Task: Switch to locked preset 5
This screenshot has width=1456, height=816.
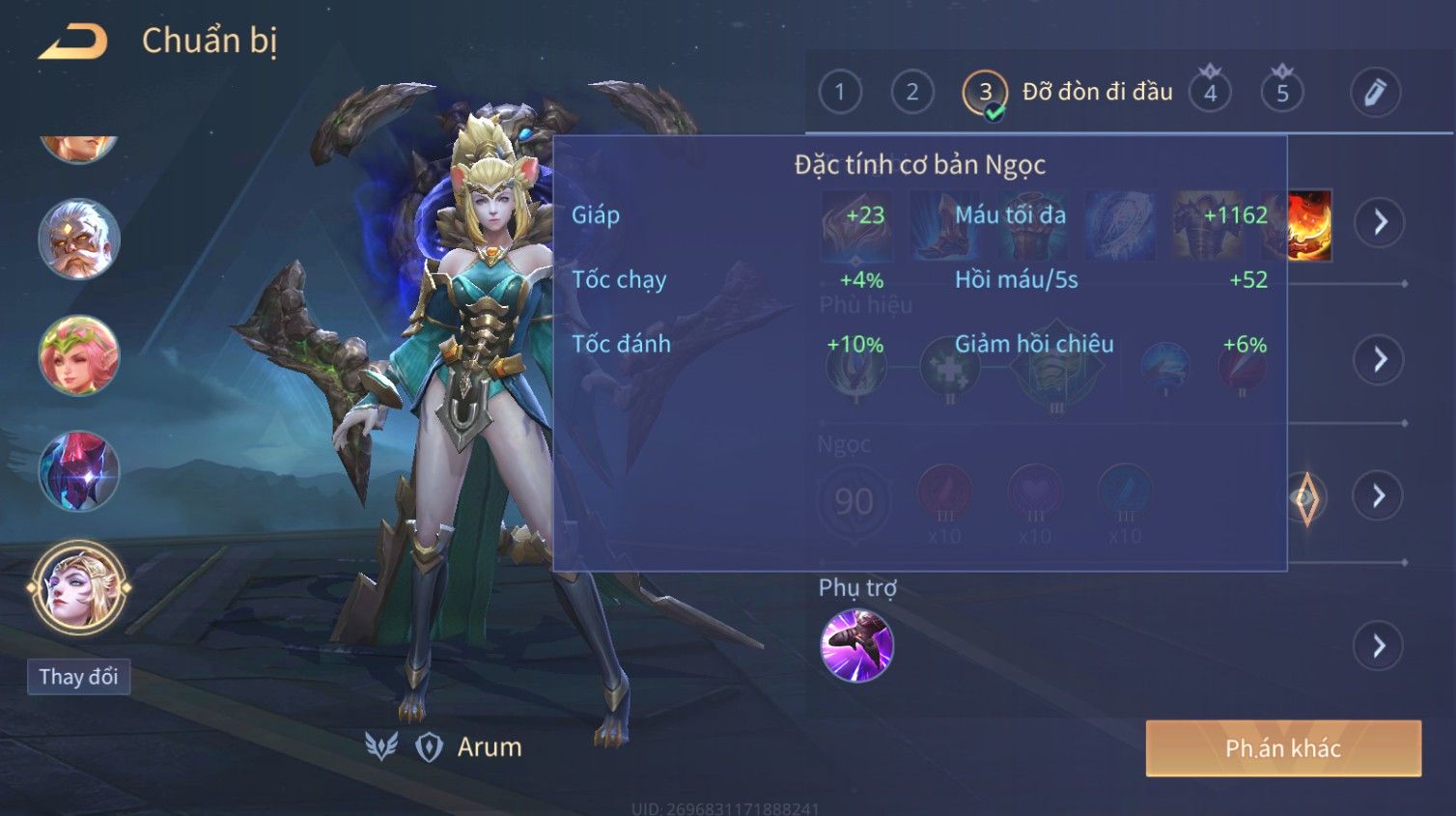Action: (x=1282, y=93)
